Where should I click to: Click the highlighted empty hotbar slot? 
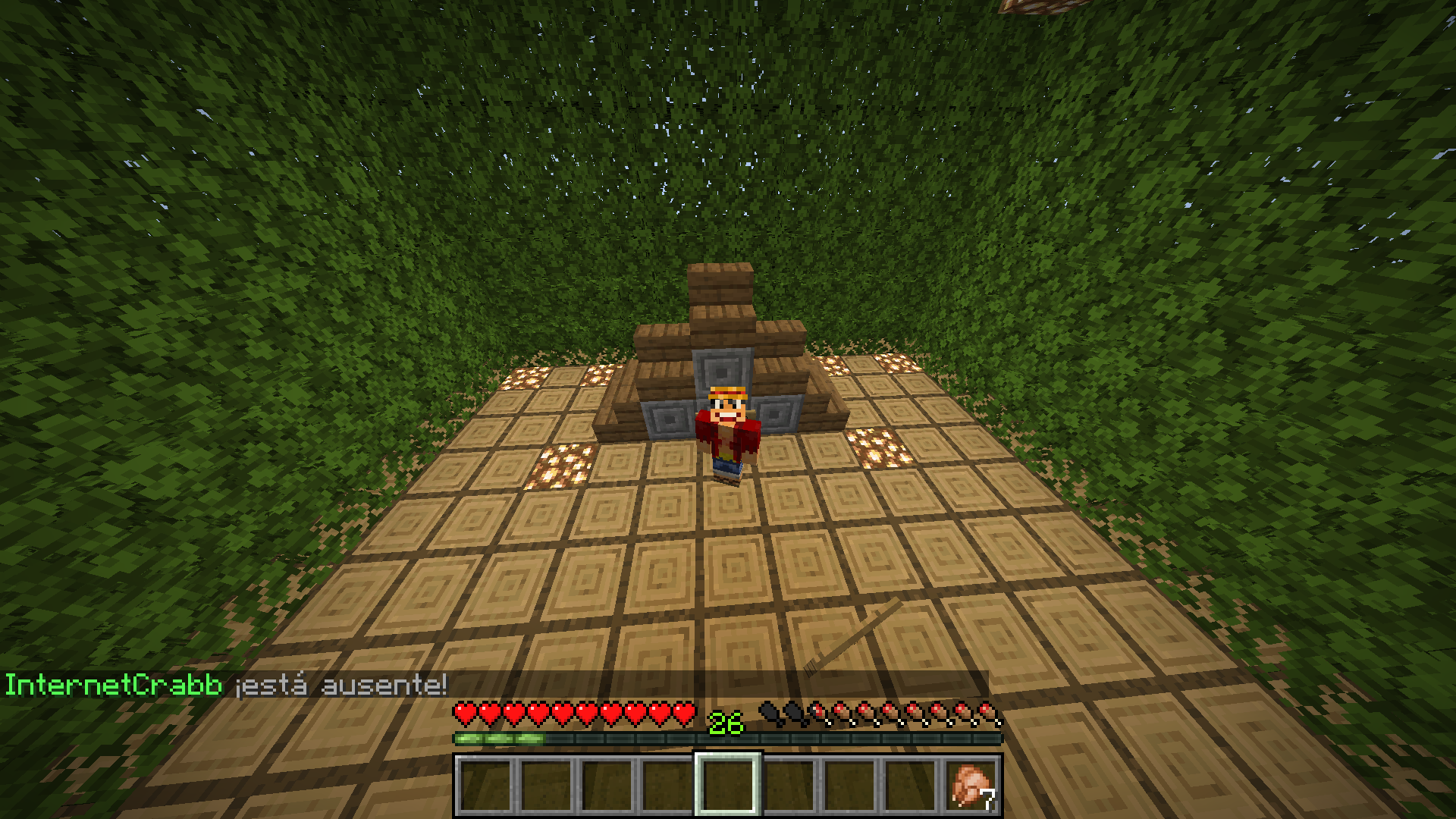pyautogui.click(x=727, y=785)
